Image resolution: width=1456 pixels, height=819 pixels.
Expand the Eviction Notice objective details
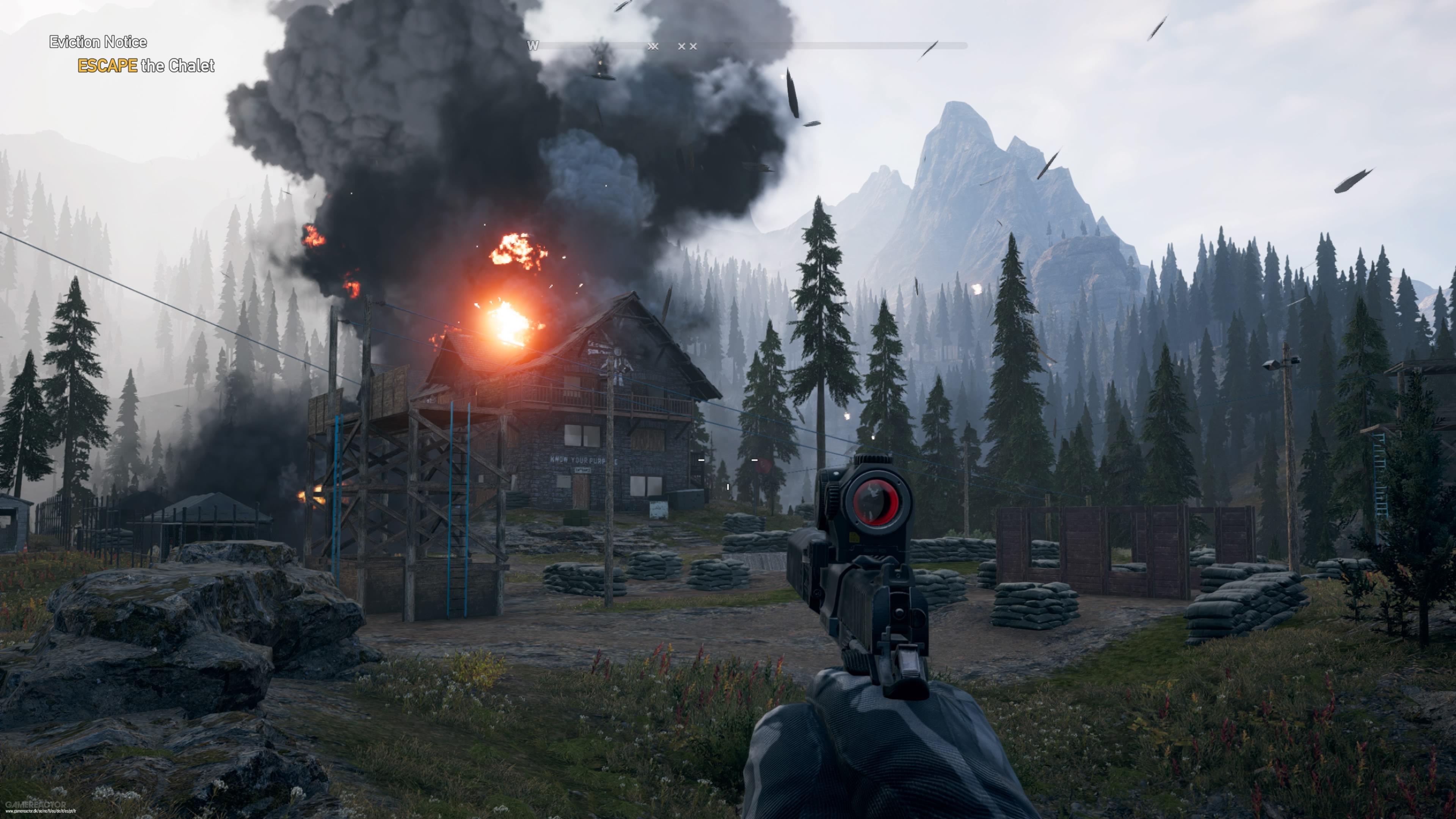pos(98,42)
